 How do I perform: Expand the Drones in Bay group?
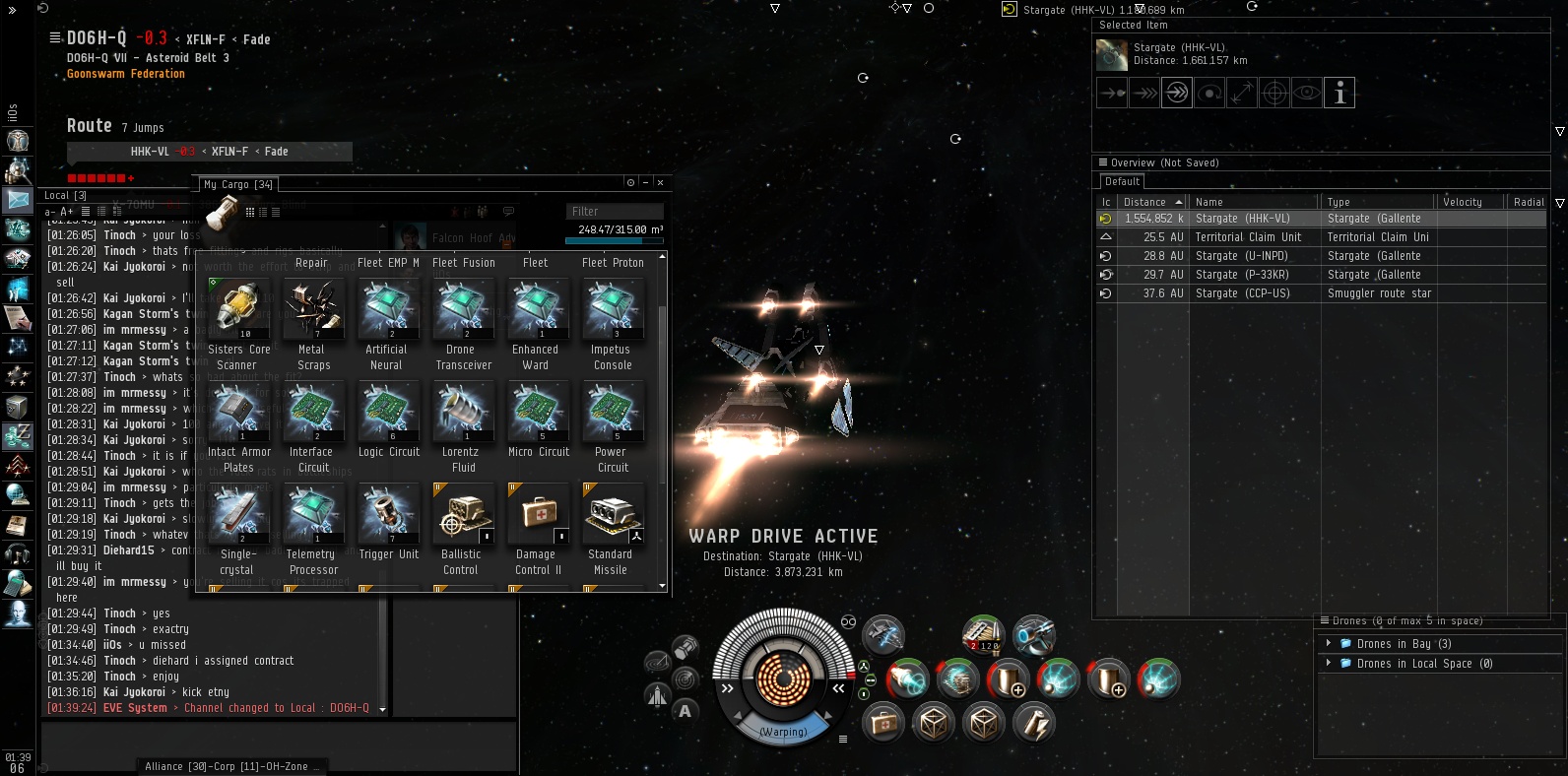(1329, 644)
